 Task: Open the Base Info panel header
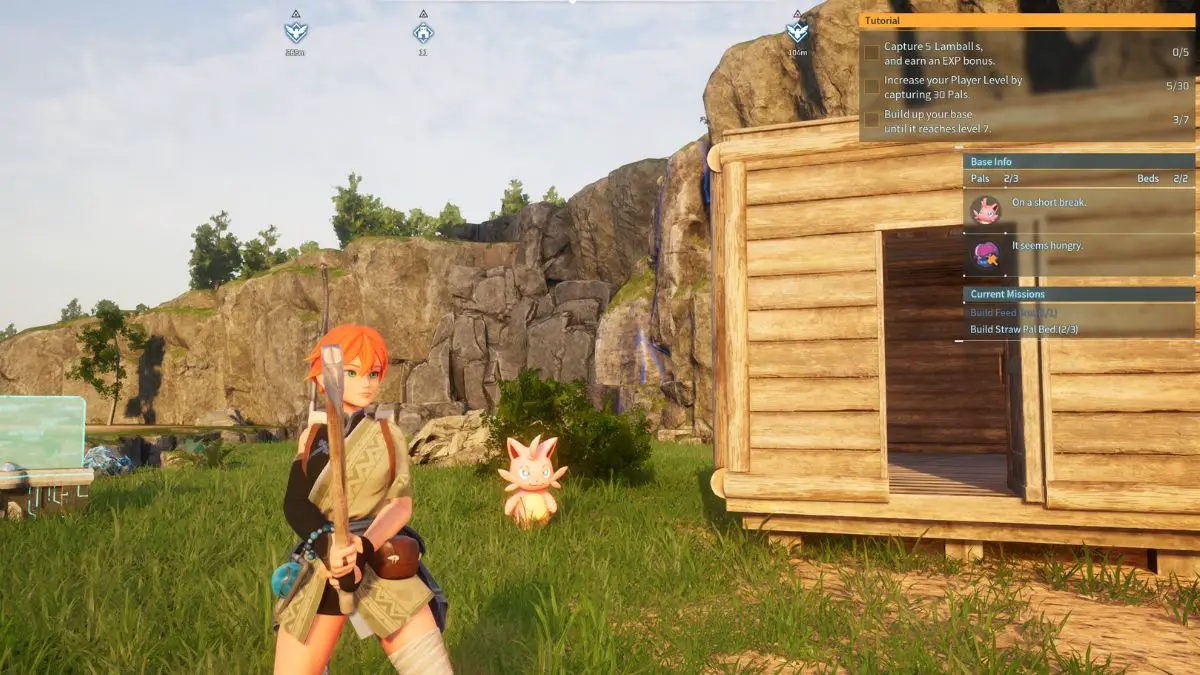click(1078, 161)
